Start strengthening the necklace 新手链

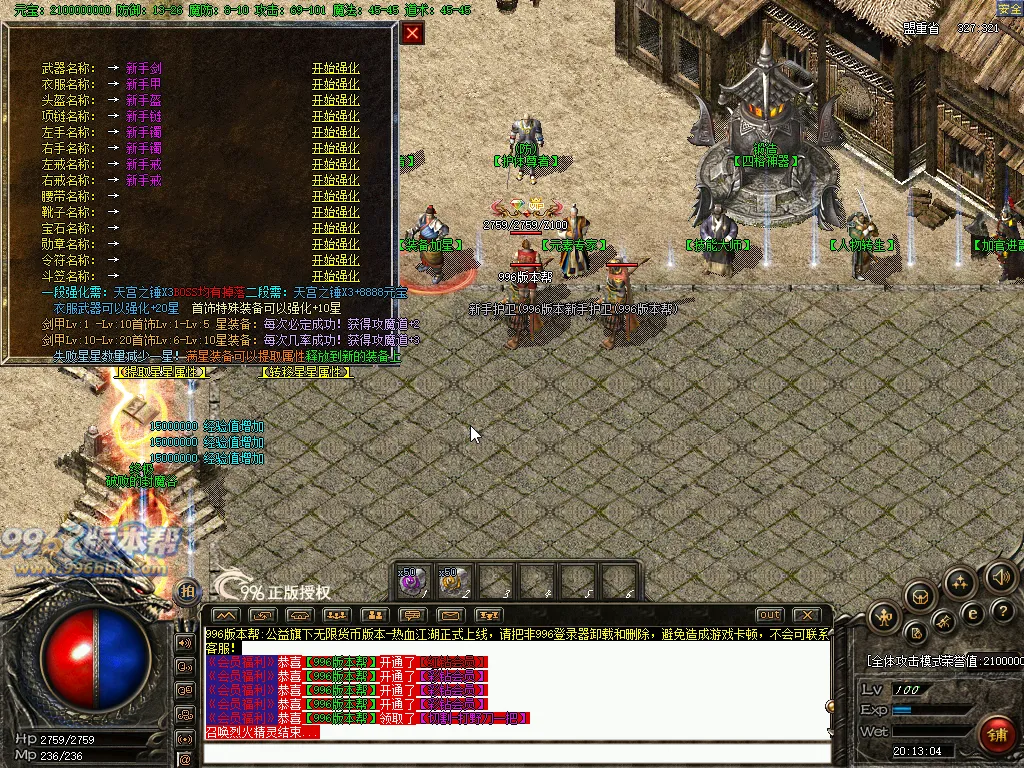coord(335,116)
